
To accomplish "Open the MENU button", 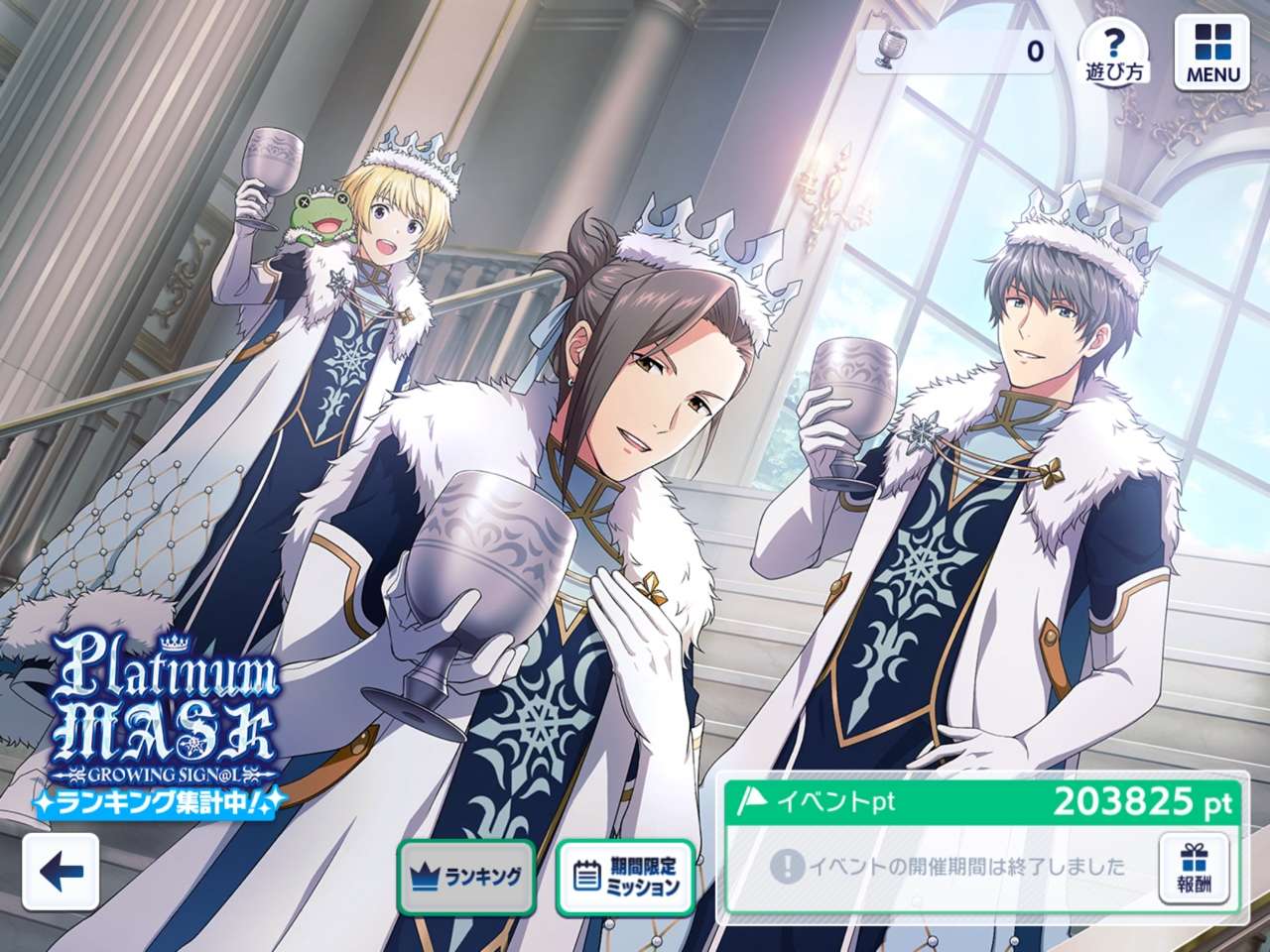I will coord(1211,54).
